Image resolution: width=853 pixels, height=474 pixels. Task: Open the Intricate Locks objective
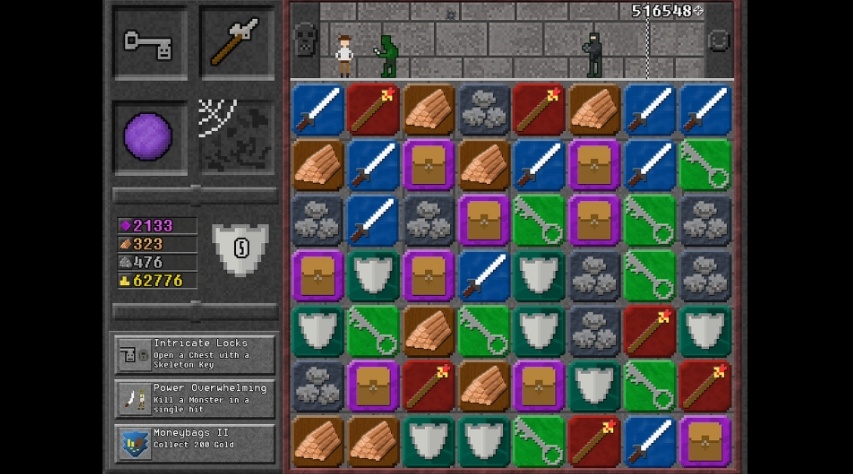coord(195,354)
